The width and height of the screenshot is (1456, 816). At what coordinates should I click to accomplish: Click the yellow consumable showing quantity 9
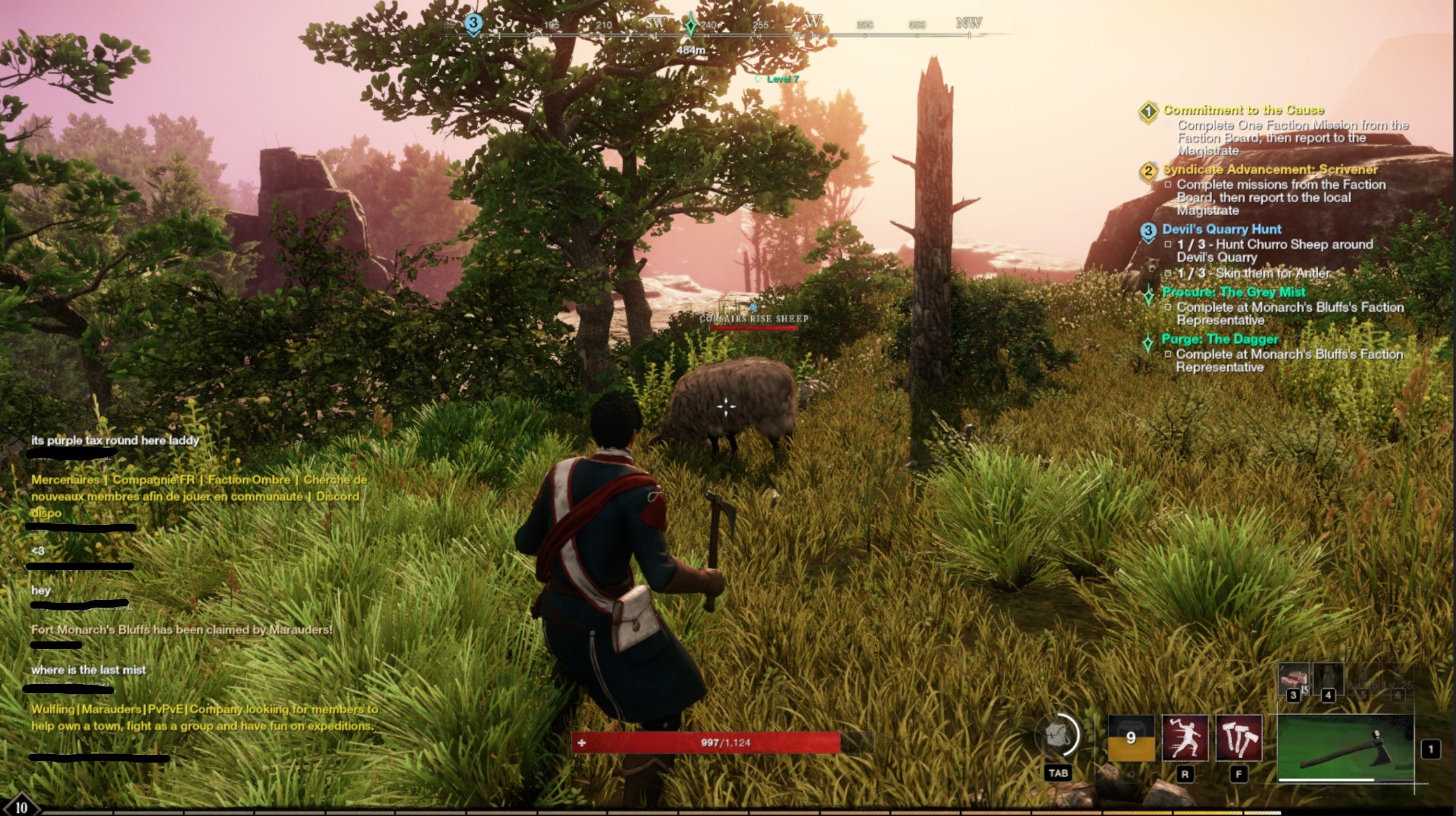coord(1132,739)
